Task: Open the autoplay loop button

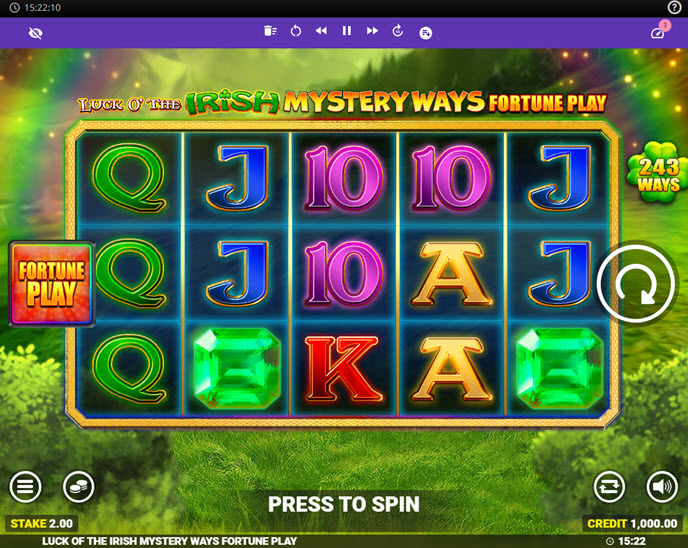Action: click(x=609, y=487)
